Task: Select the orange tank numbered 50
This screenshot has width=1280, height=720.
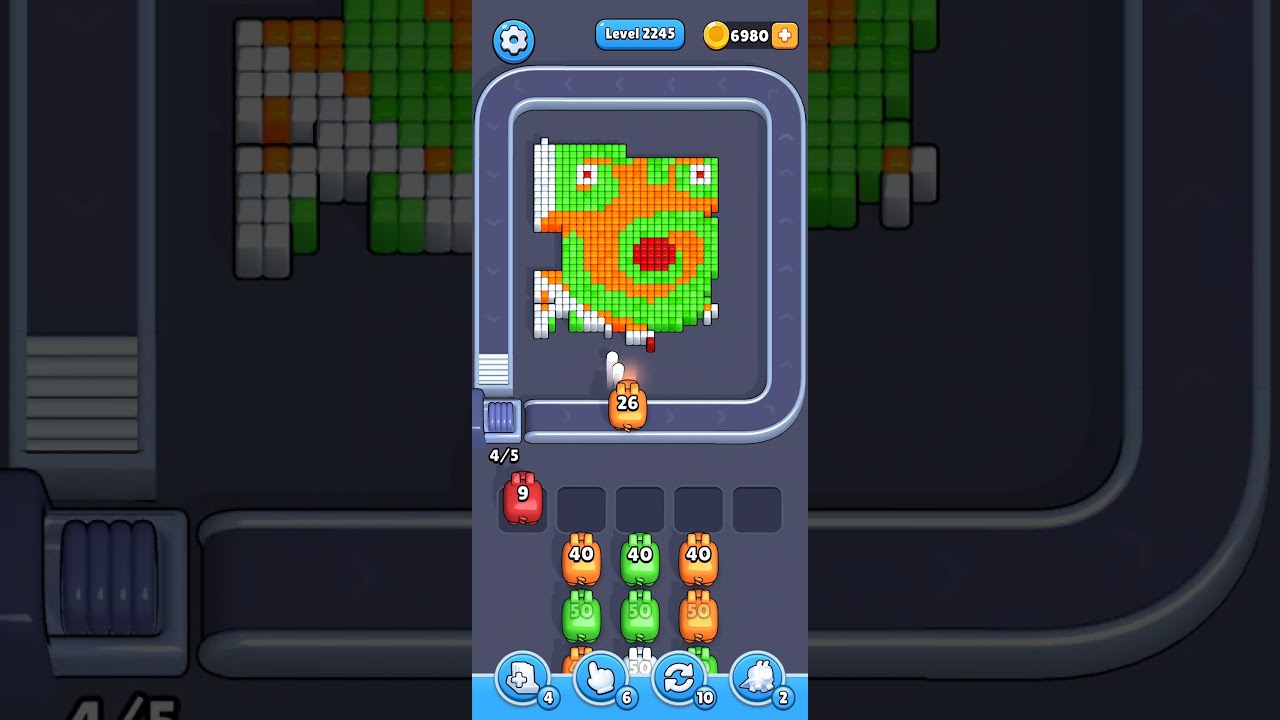Action: pos(699,616)
